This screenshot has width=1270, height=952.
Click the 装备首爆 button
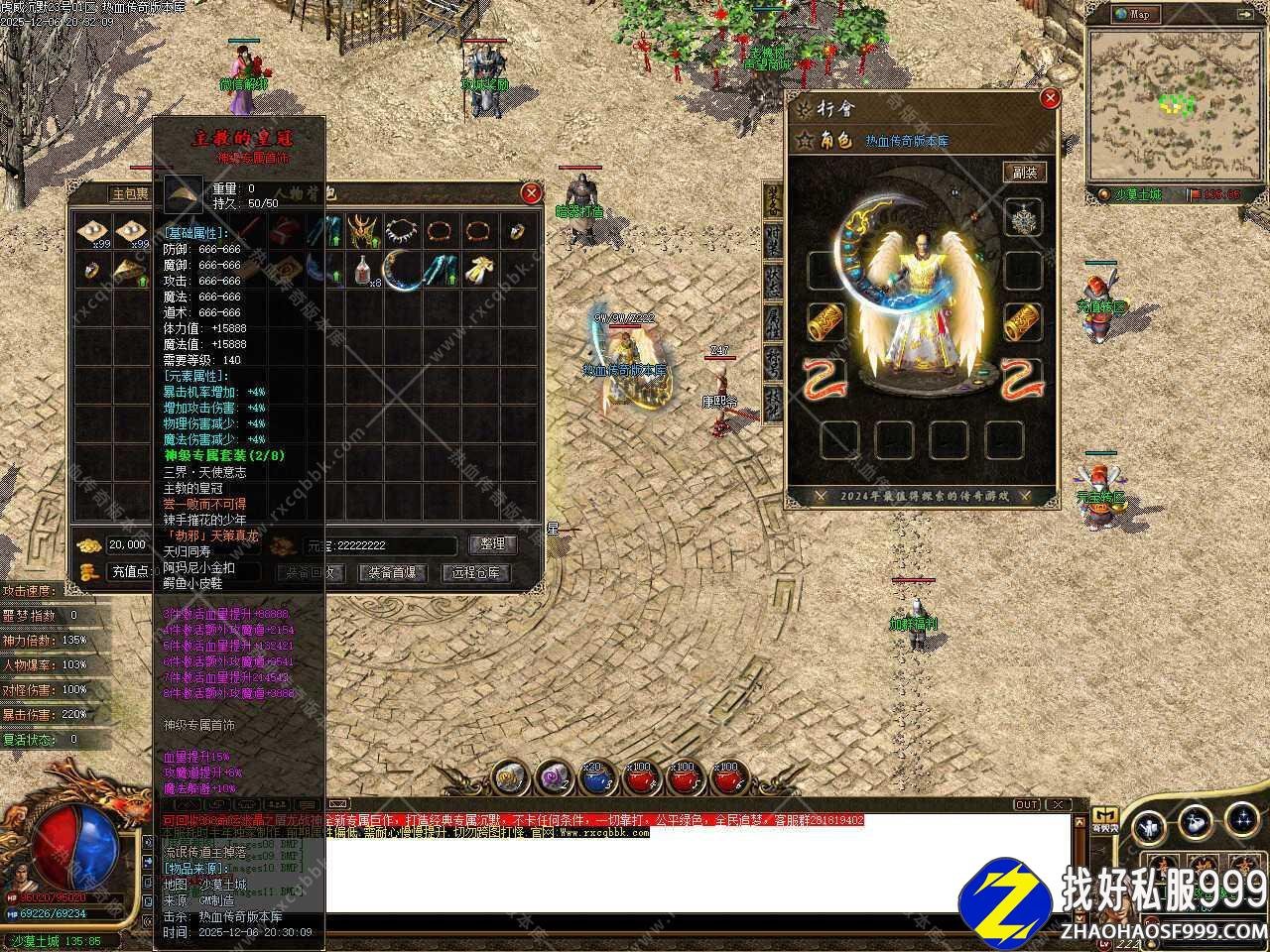(x=392, y=573)
